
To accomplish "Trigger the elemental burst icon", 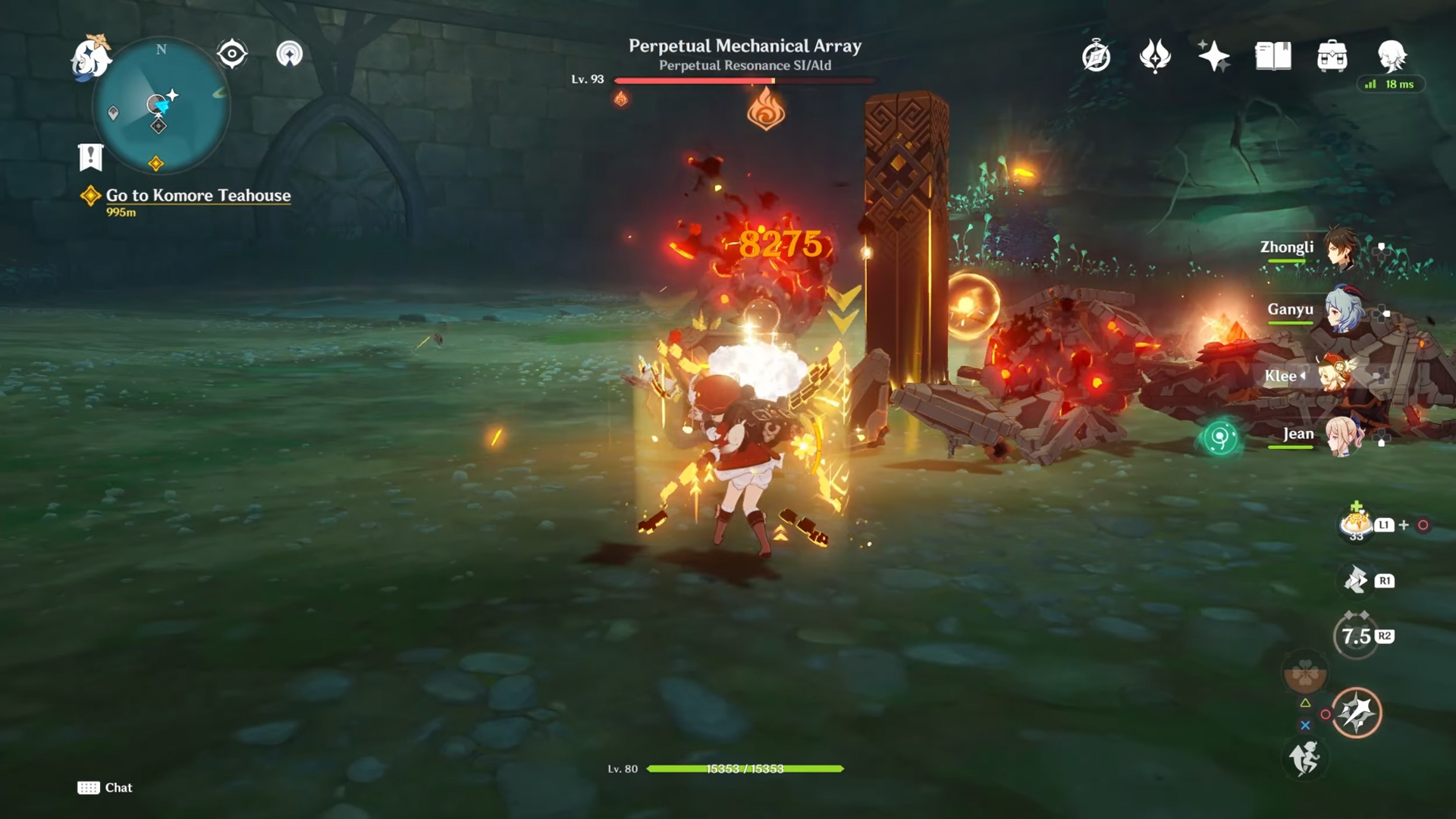I will click(x=1356, y=712).
